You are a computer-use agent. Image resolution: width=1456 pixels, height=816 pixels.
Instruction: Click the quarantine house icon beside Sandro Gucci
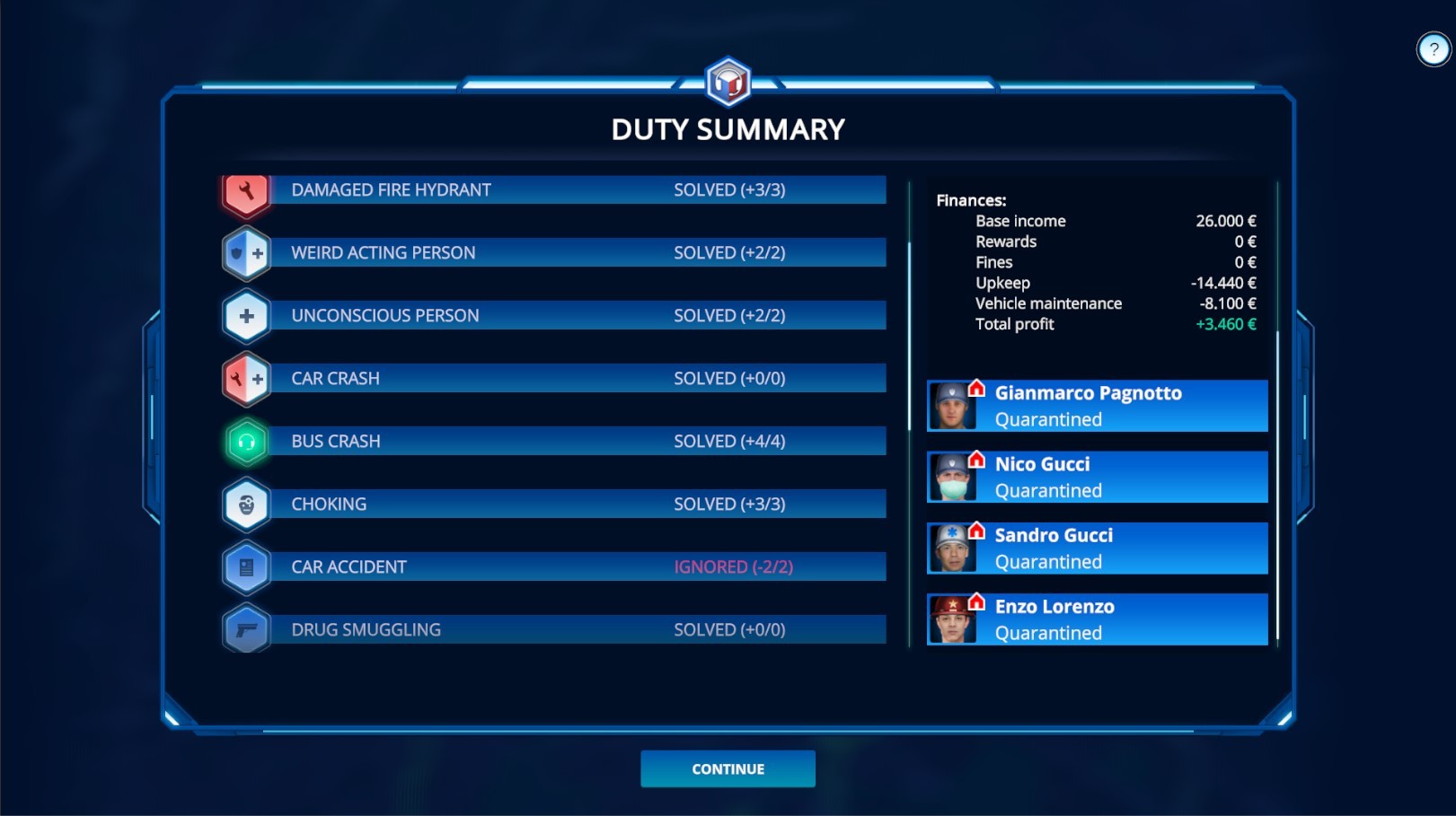click(x=976, y=531)
